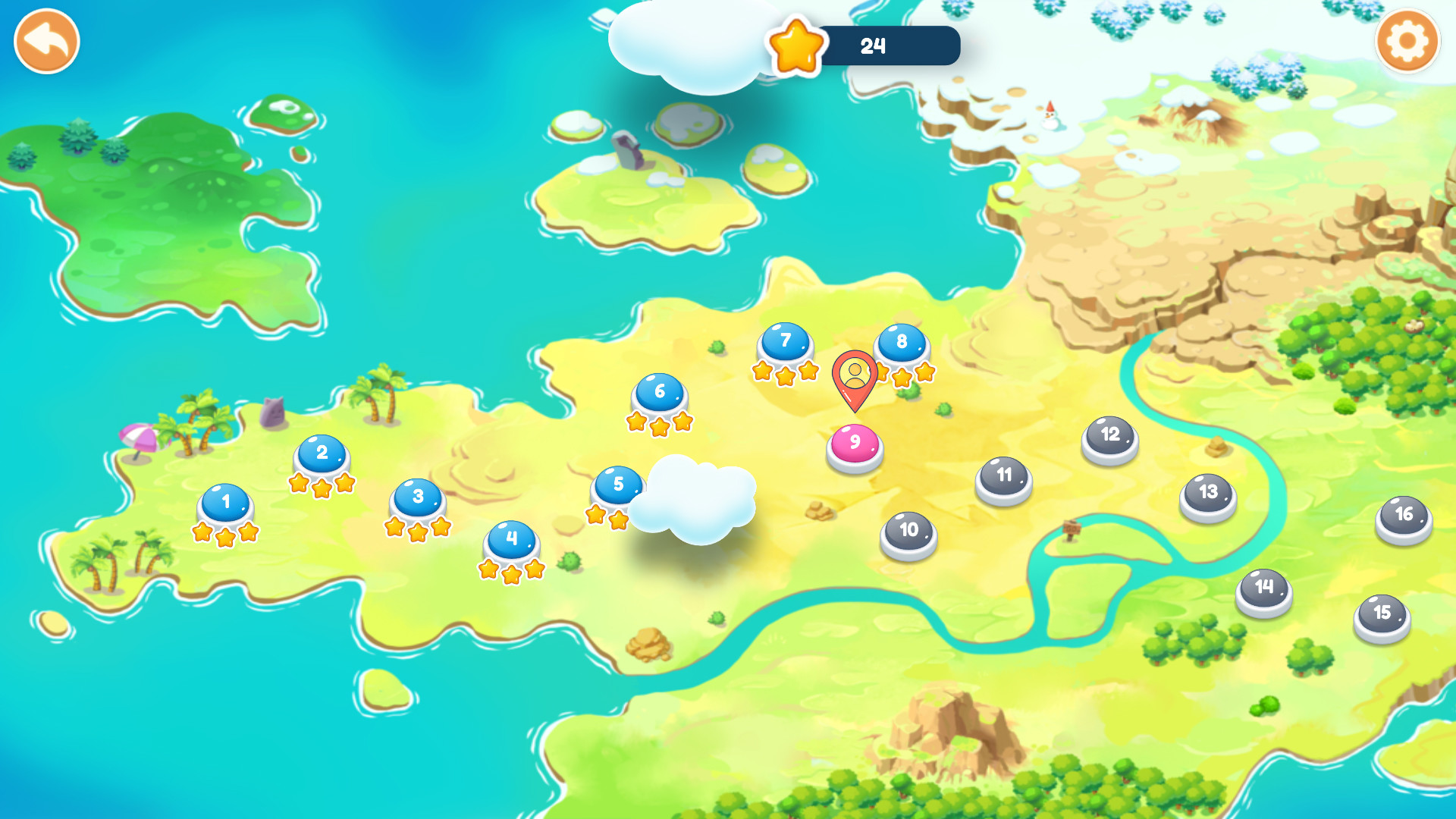The width and height of the screenshot is (1456, 819).
Task: Start the pink level 9
Action: pyautogui.click(x=855, y=444)
